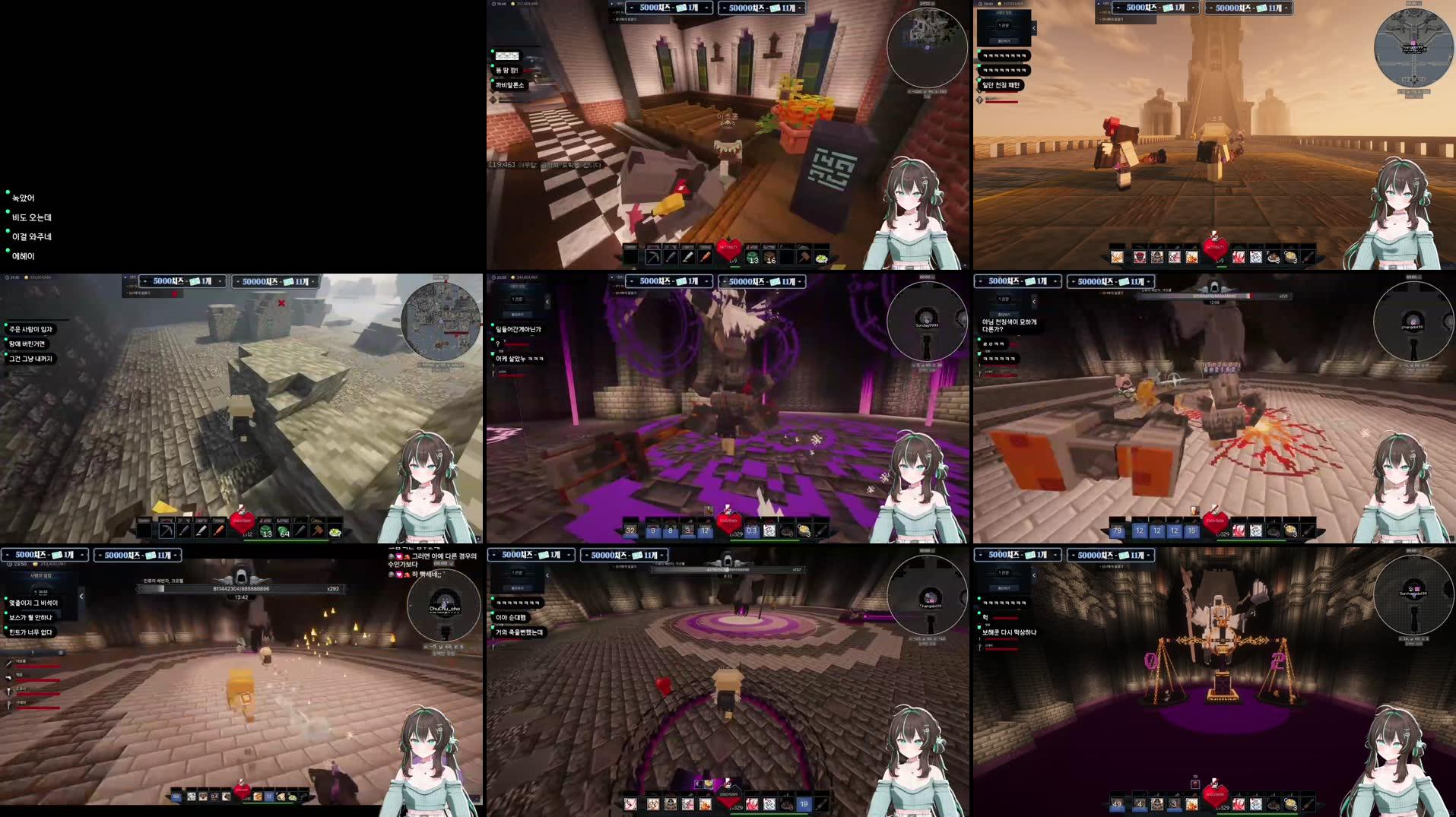This screenshot has height=817, width=1456.
Task: Select the 1 관문 tab
Action: (x=1004, y=27)
